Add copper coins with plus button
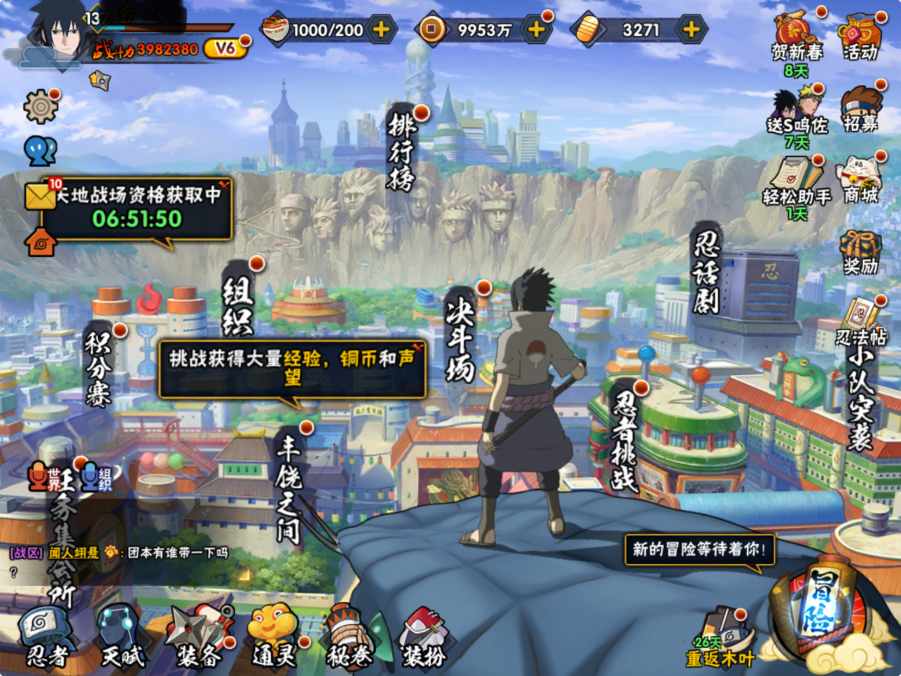 coord(536,30)
